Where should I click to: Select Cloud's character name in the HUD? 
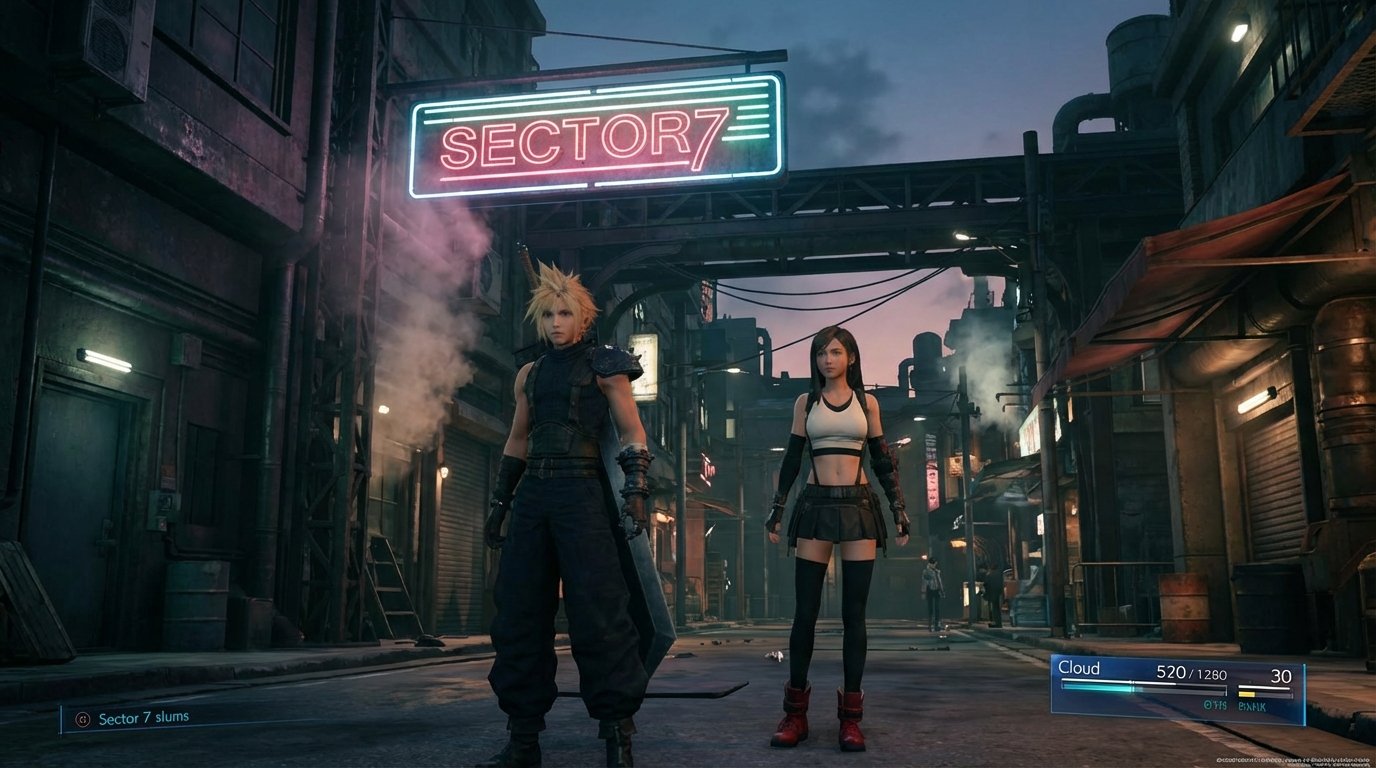point(1079,668)
